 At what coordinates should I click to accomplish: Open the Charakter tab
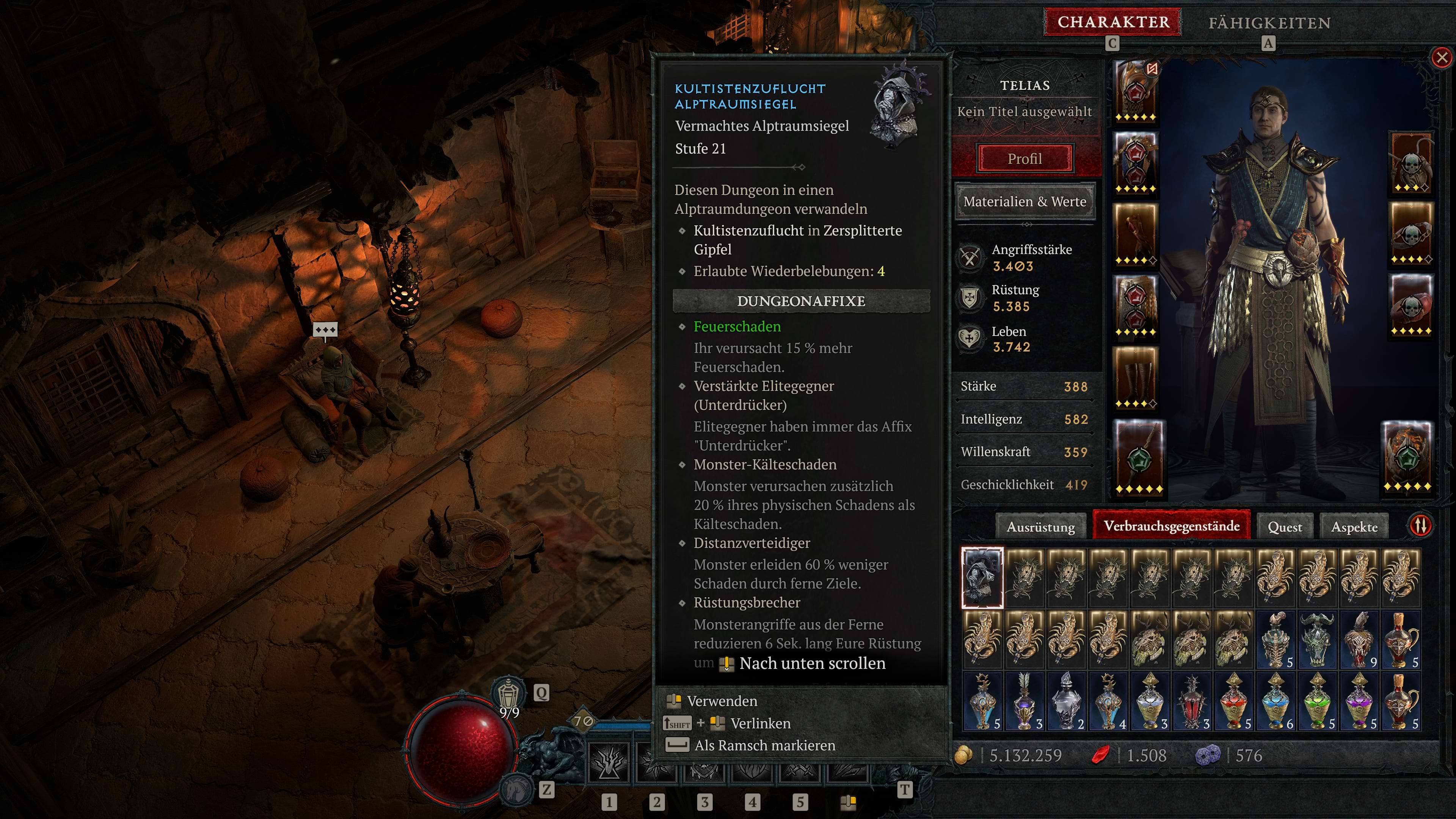(x=1112, y=23)
